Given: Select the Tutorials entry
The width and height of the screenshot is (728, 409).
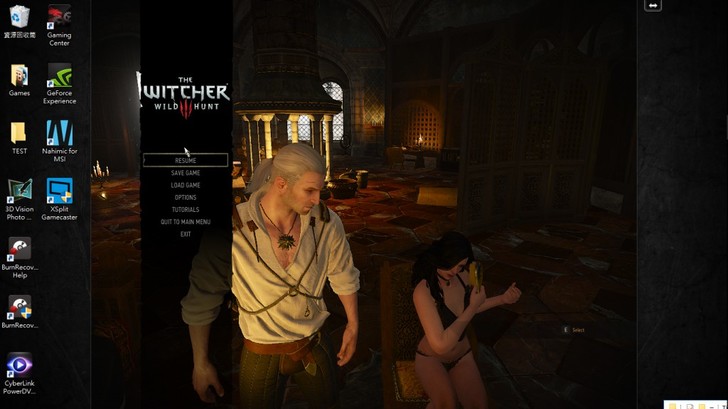Looking at the screenshot, I should [x=185, y=210].
